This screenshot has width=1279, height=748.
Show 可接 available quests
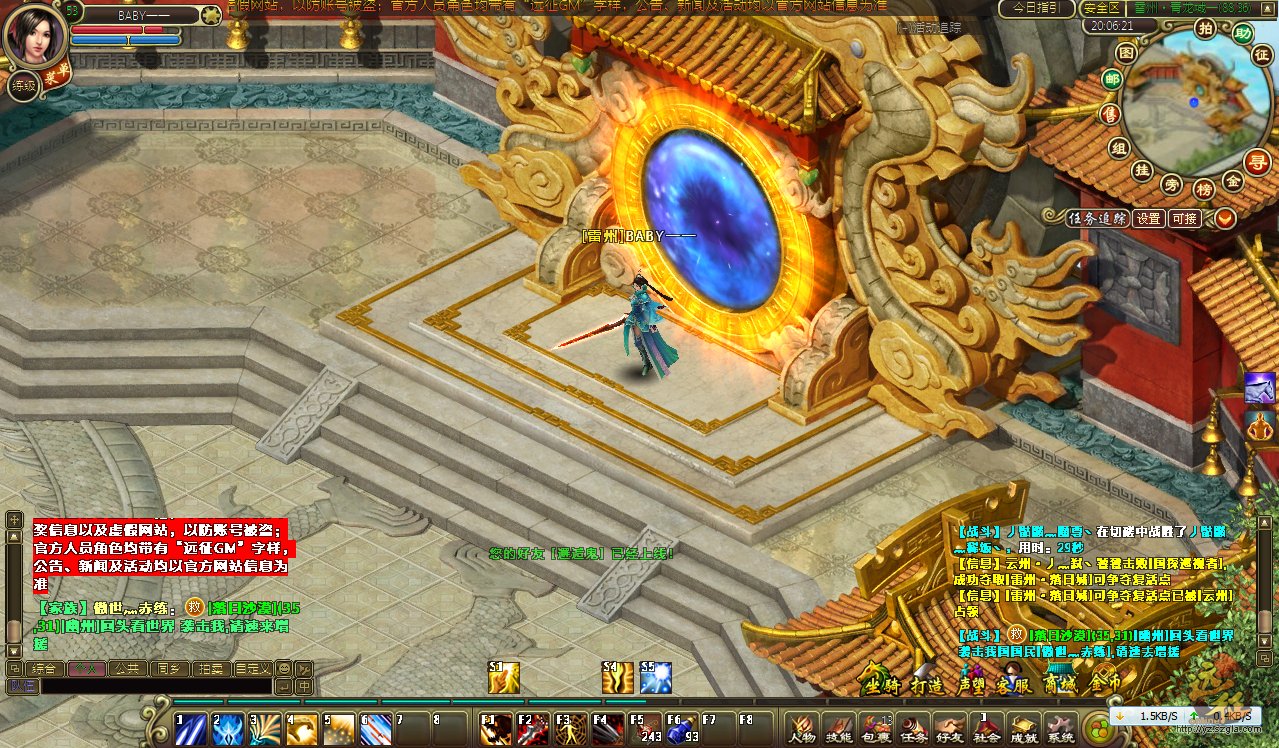1185,218
